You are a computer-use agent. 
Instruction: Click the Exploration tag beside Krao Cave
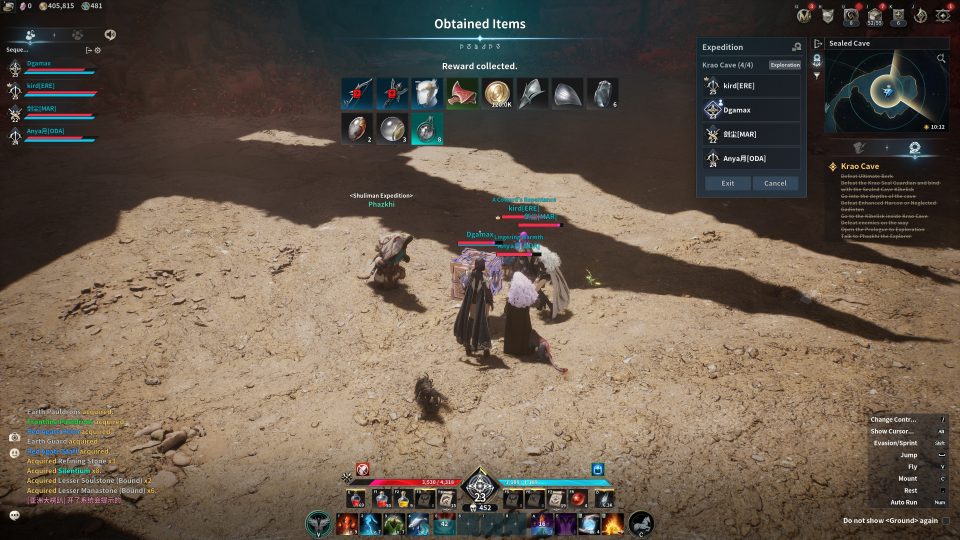[x=785, y=65]
